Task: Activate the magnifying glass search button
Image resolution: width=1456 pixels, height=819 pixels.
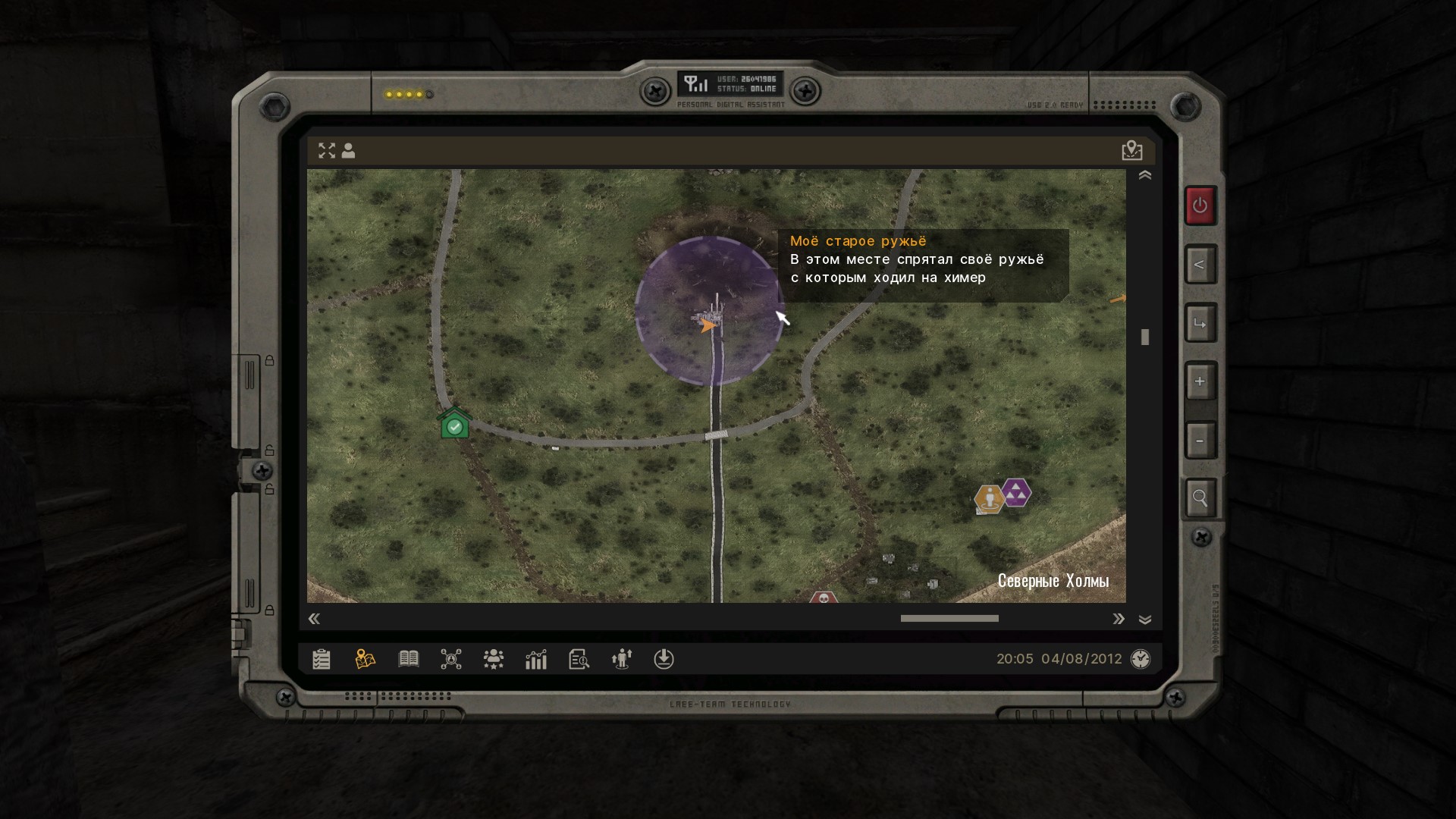Action: click(1200, 498)
